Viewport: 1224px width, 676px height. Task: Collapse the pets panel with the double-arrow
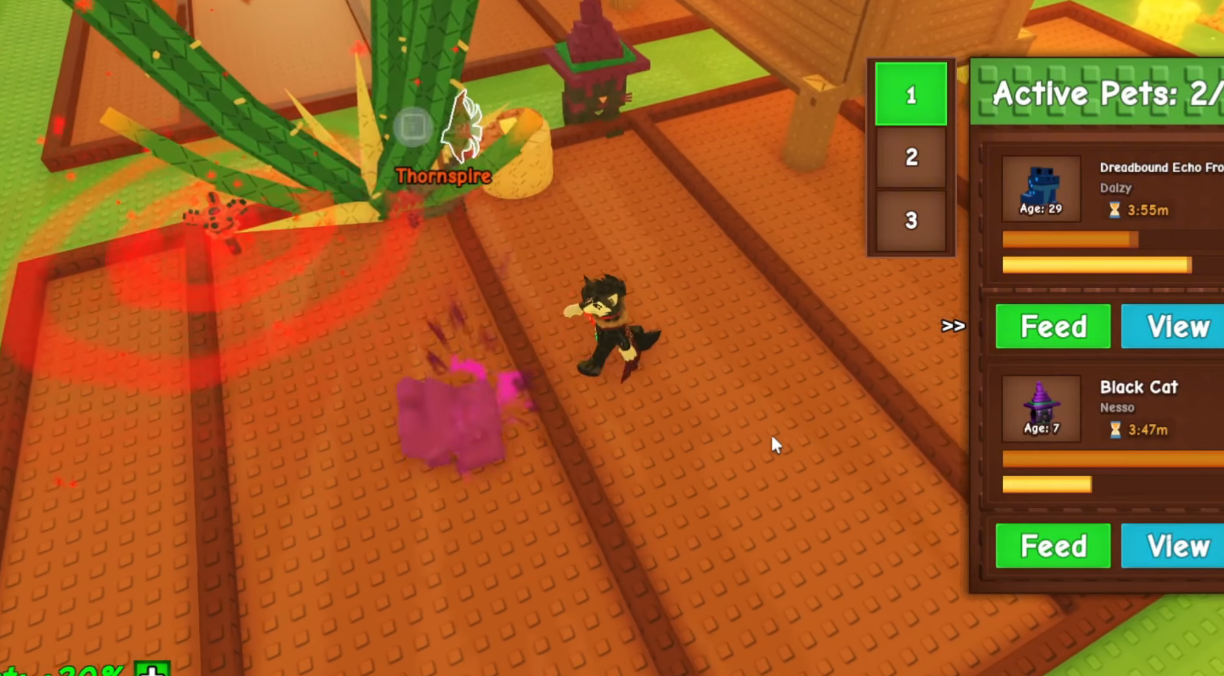(x=953, y=326)
